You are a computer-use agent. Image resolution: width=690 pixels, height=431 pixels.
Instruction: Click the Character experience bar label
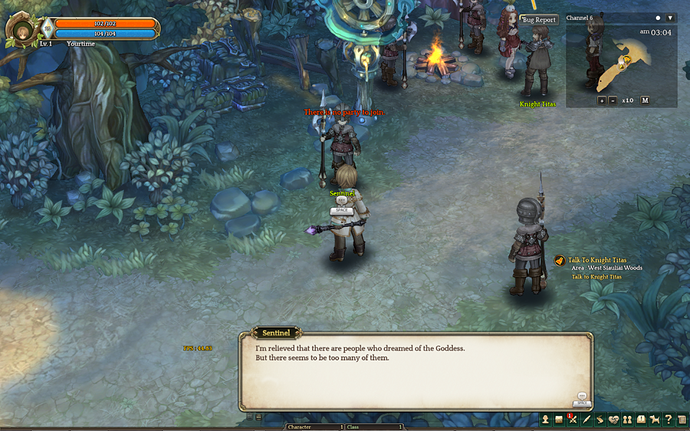(300, 427)
